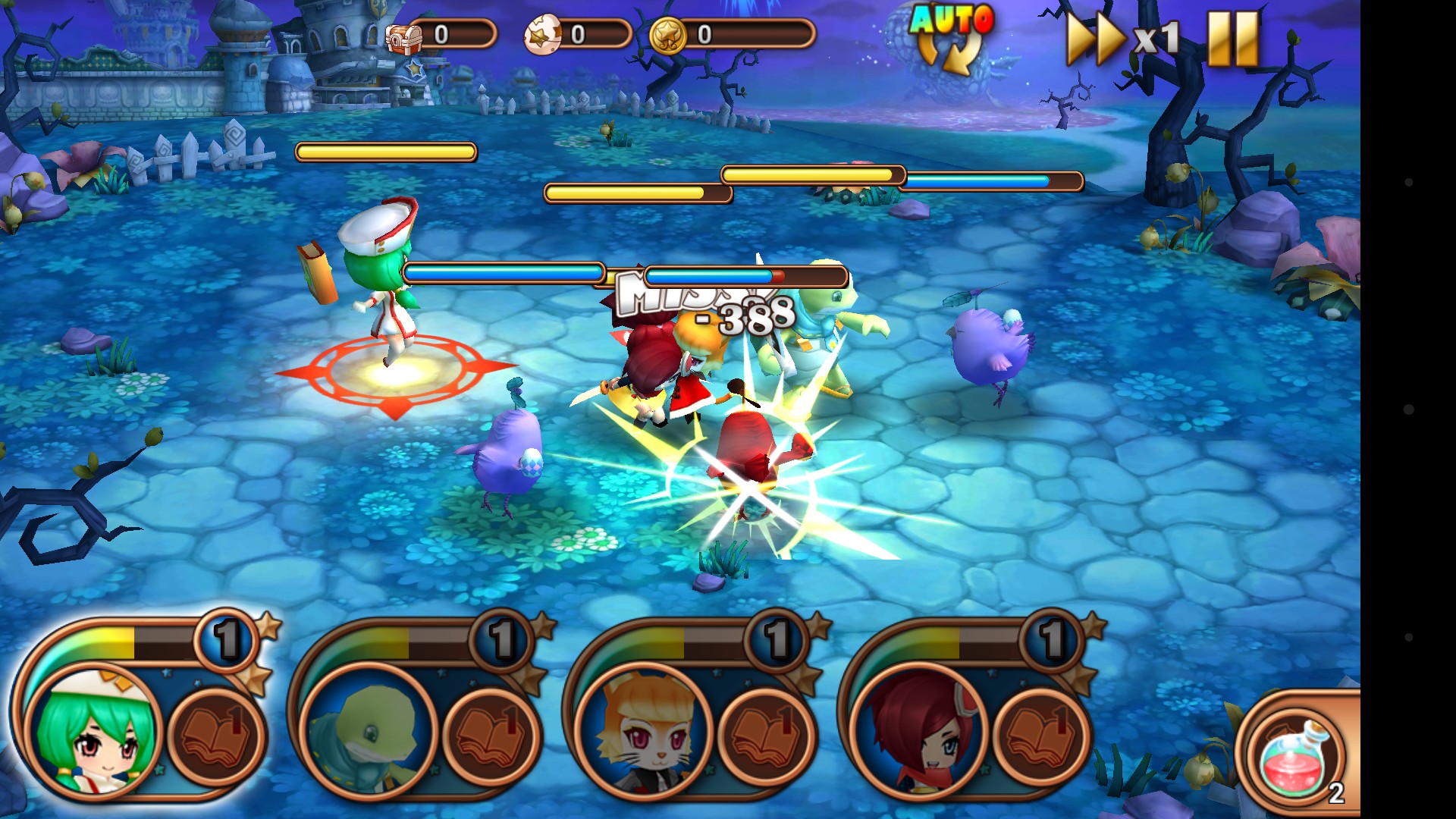The width and height of the screenshot is (1456, 819).
Task: Use the red health potion
Action: (x=1297, y=758)
